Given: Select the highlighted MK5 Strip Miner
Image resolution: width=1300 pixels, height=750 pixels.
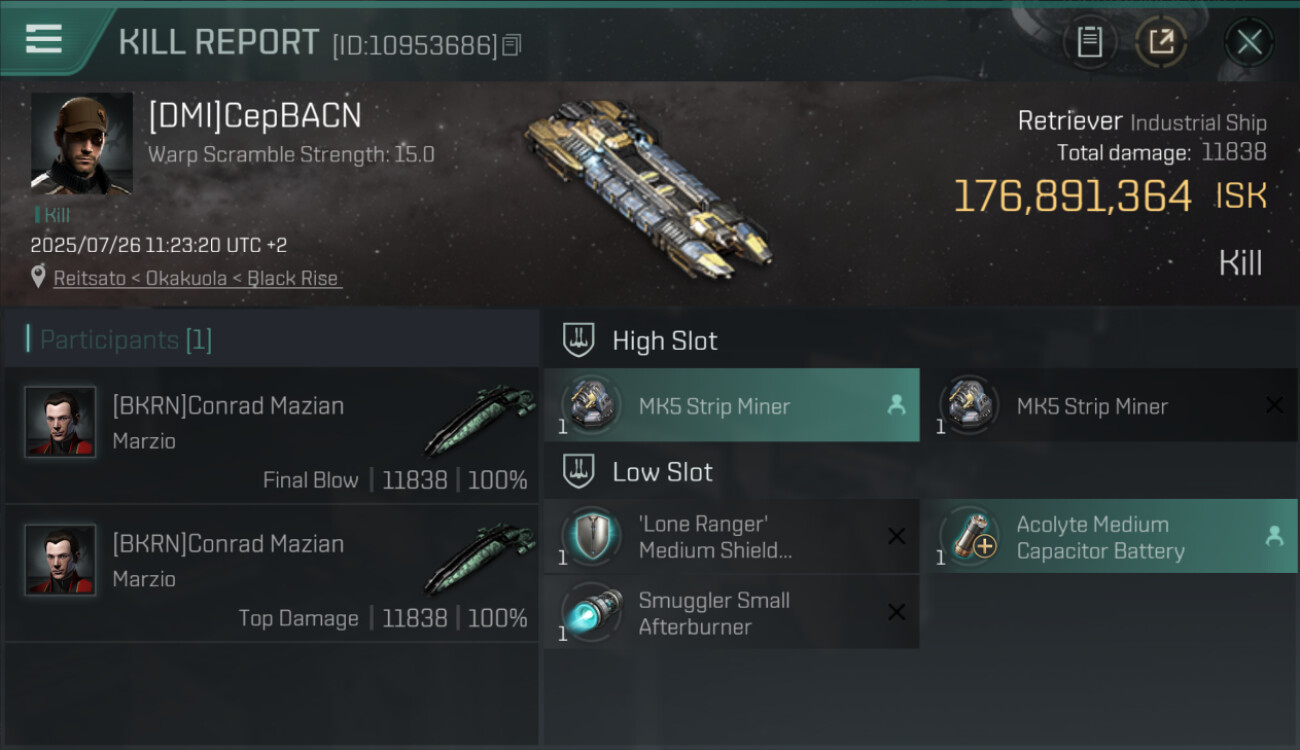Looking at the screenshot, I should [731, 406].
